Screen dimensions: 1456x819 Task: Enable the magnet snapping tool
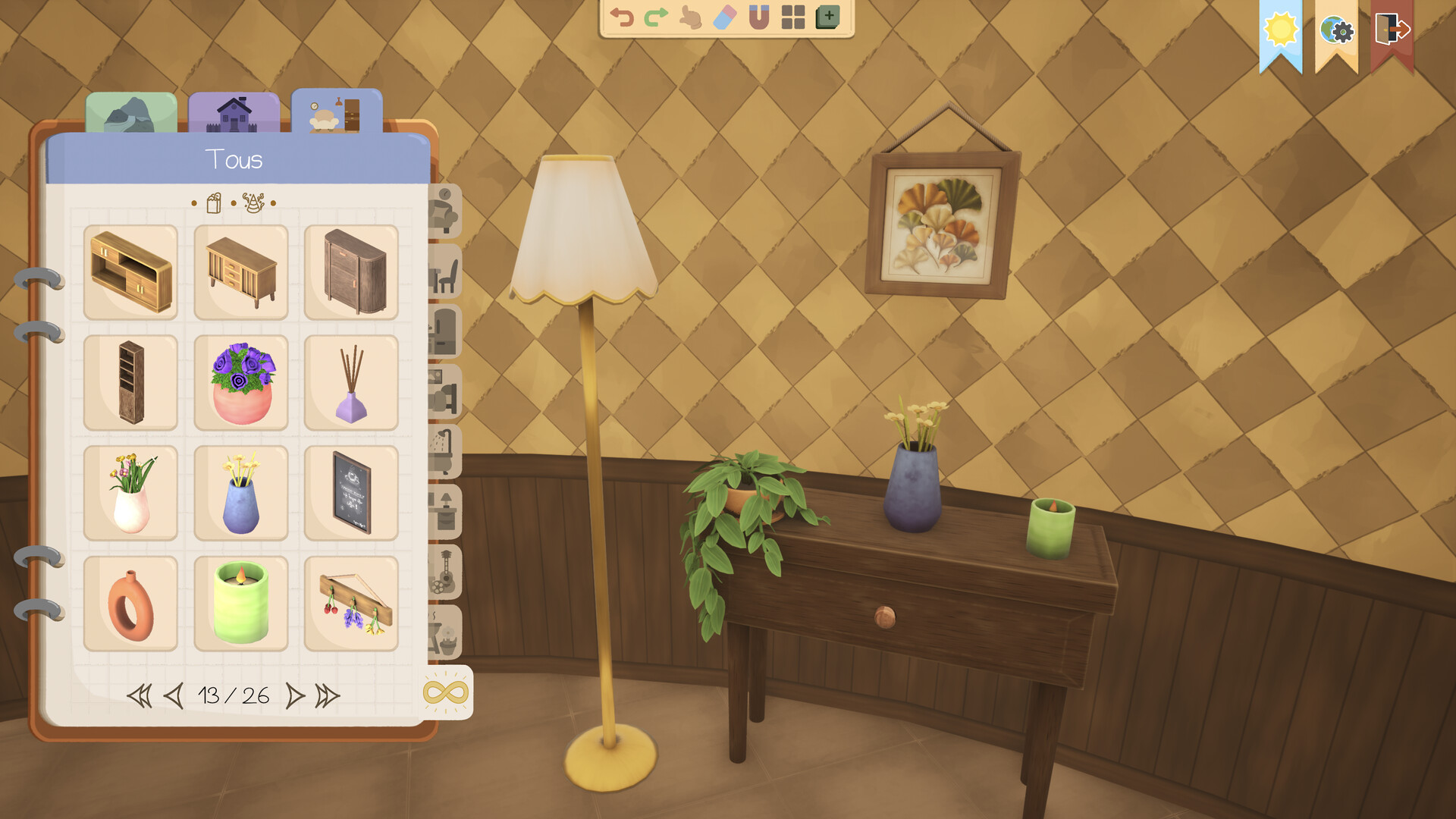point(758,17)
